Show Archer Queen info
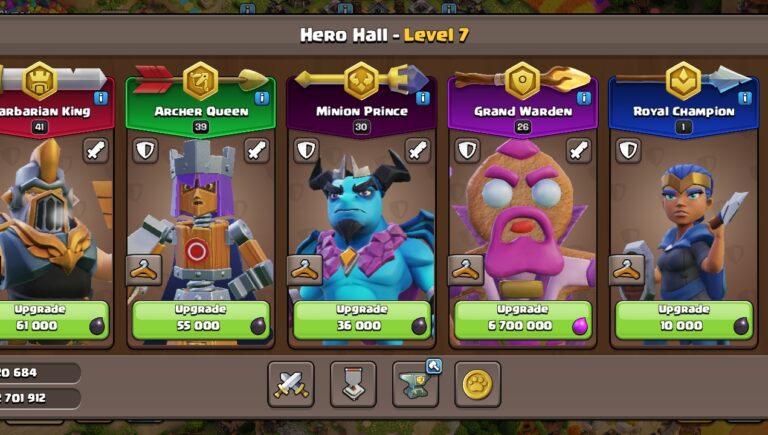768x435 pixels. point(262,98)
